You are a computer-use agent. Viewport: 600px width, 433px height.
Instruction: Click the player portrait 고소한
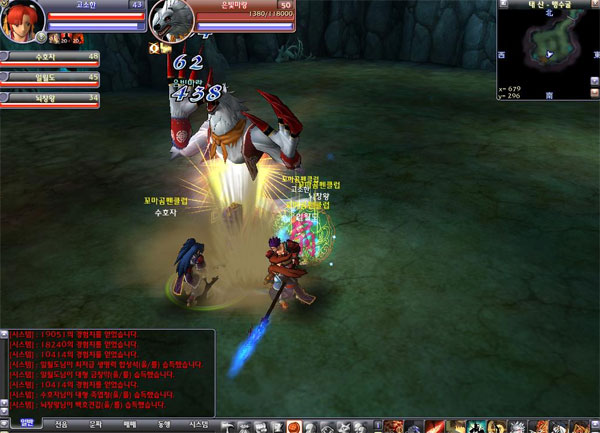point(22,22)
